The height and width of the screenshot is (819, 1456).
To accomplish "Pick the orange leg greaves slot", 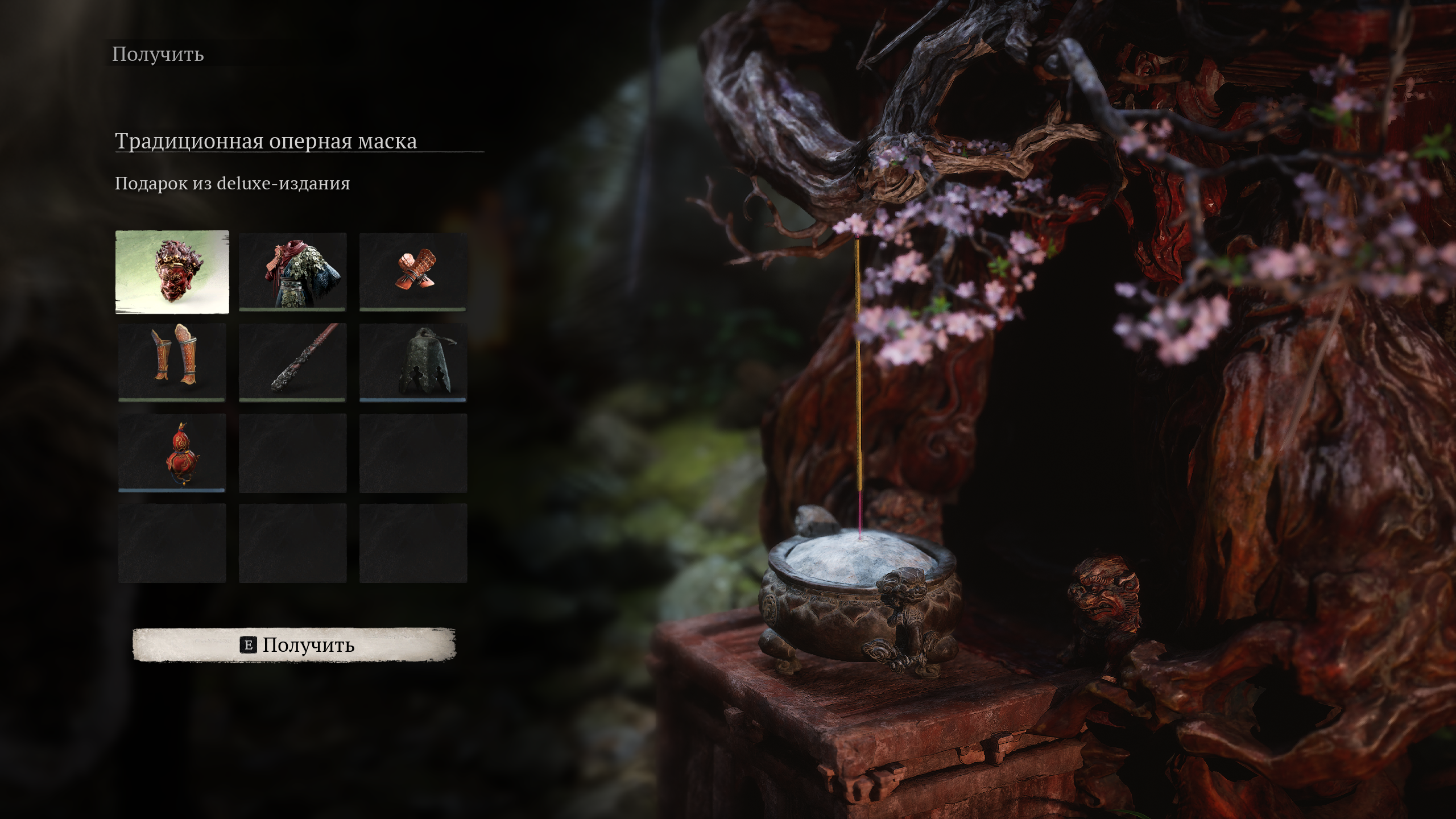I will (x=172, y=362).
